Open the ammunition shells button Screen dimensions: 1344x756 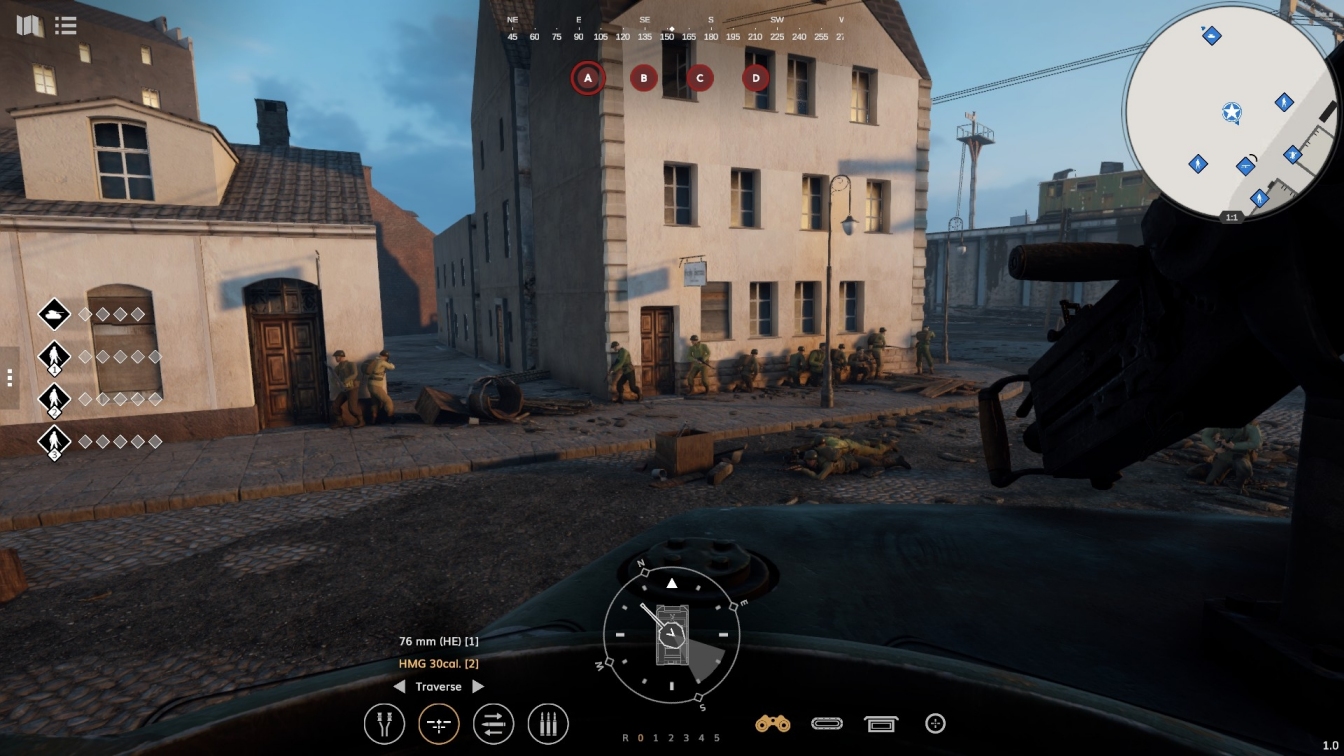click(x=548, y=724)
